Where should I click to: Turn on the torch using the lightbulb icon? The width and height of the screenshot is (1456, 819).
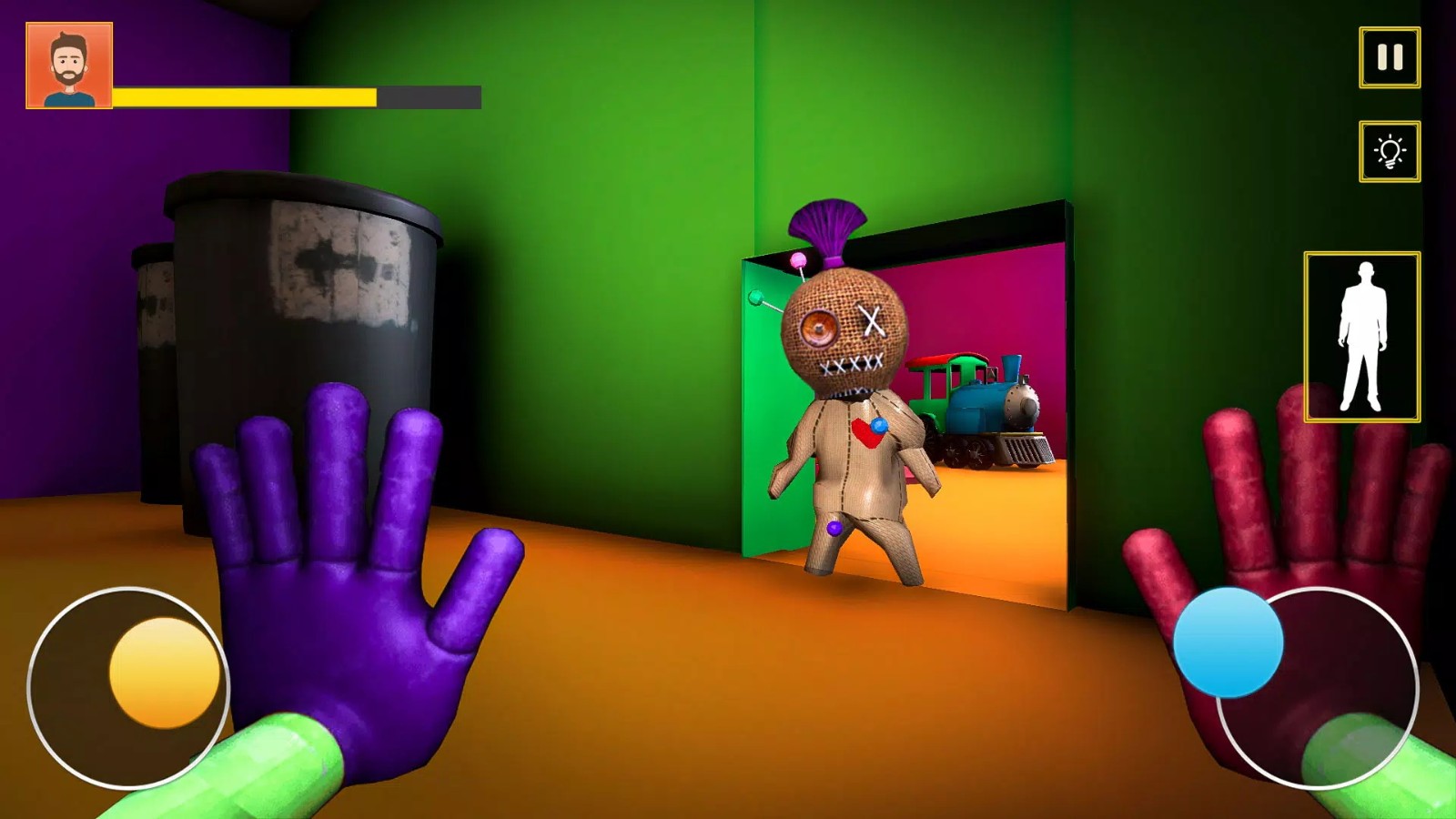pos(1387,151)
